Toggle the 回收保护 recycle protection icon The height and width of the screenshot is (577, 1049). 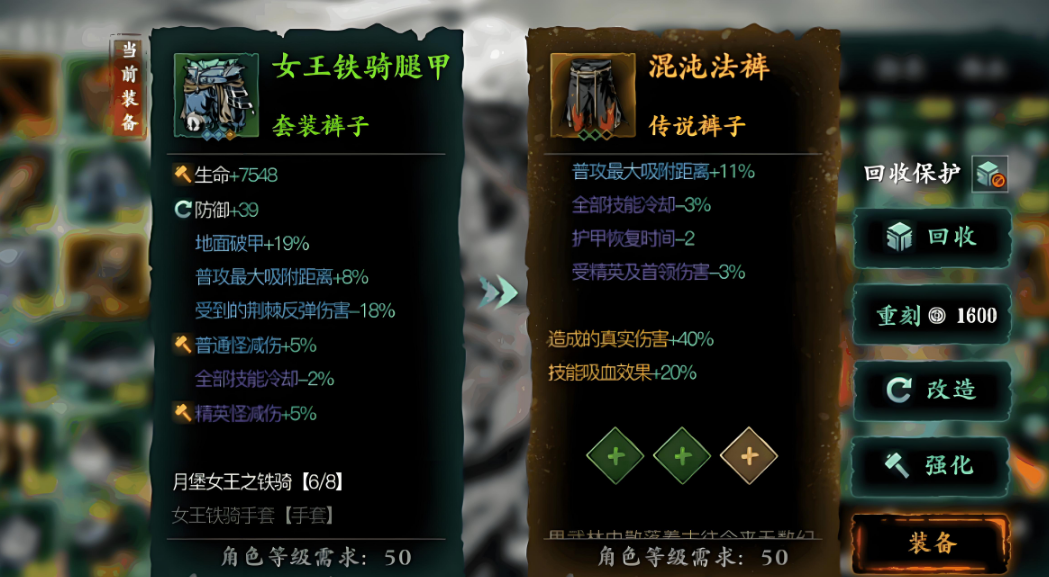point(989,174)
